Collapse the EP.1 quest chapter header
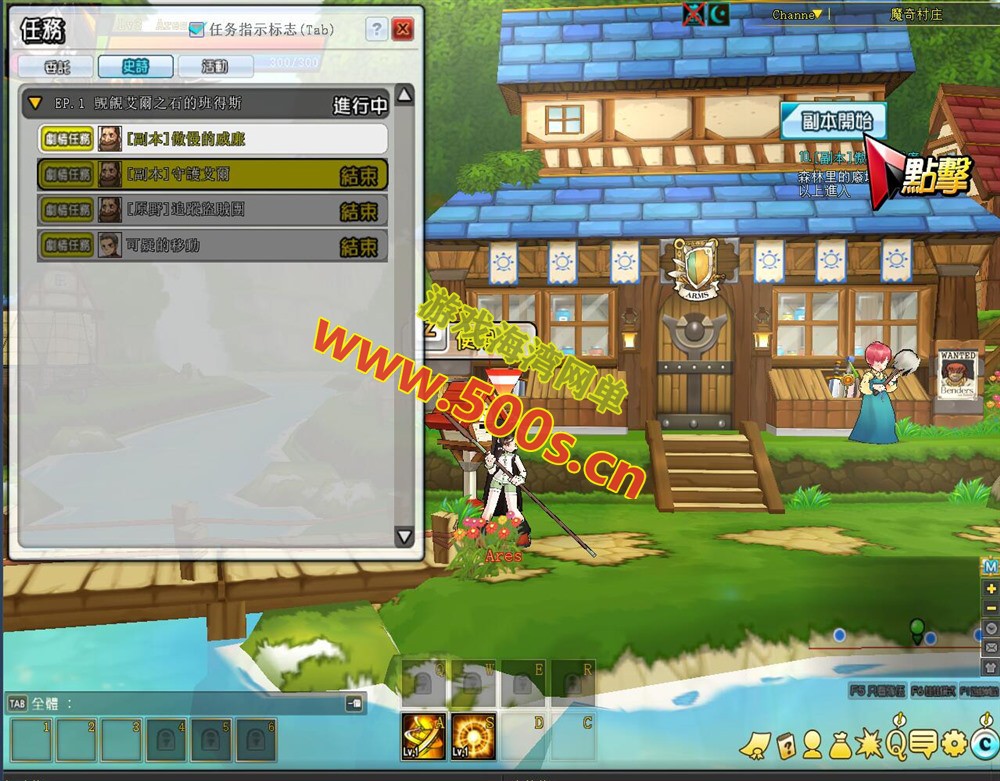The image size is (1000, 781). tap(36, 103)
